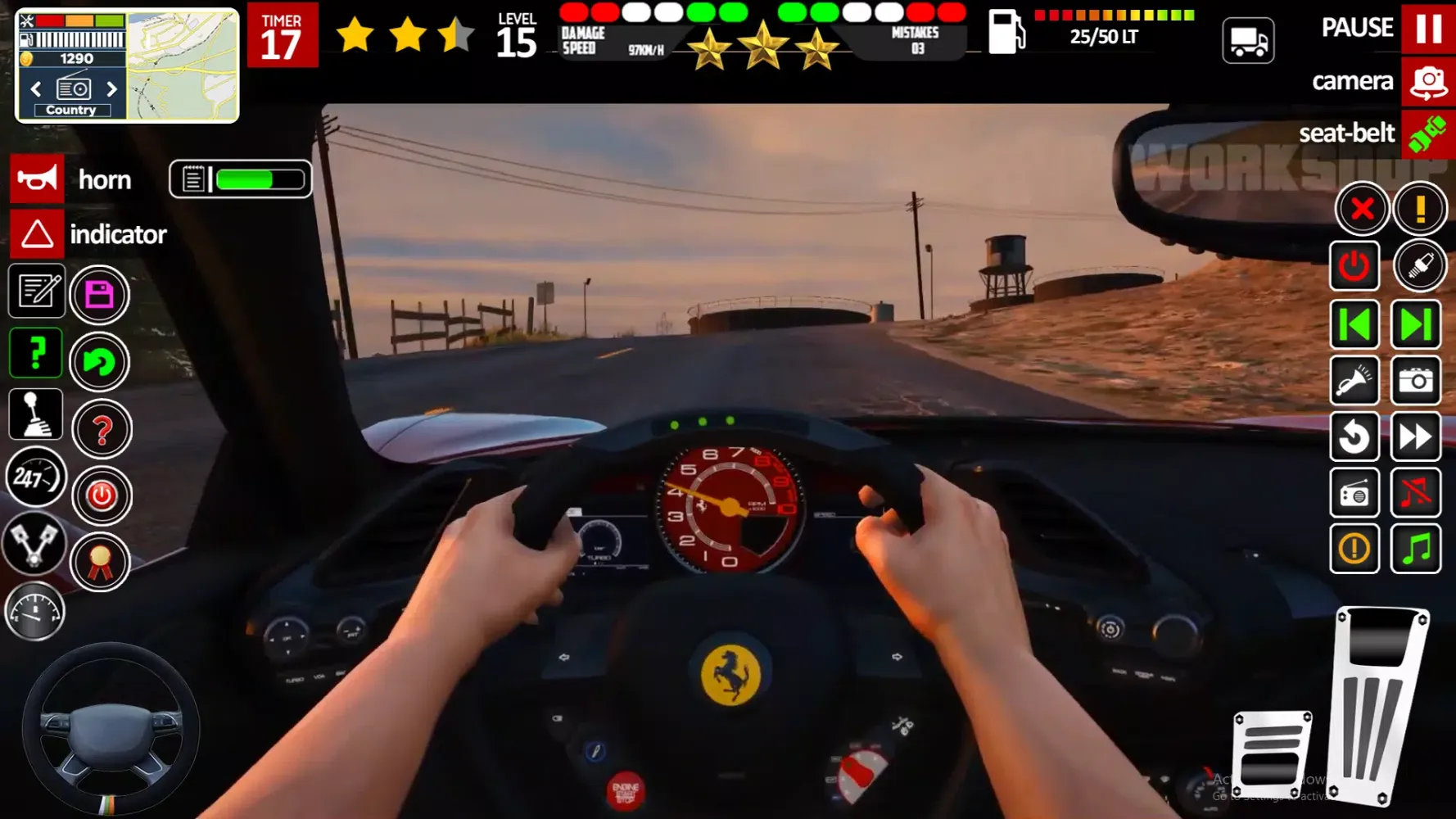Mute music with the crossed-out note icon
The image size is (1456, 819).
pyautogui.click(x=1418, y=492)
